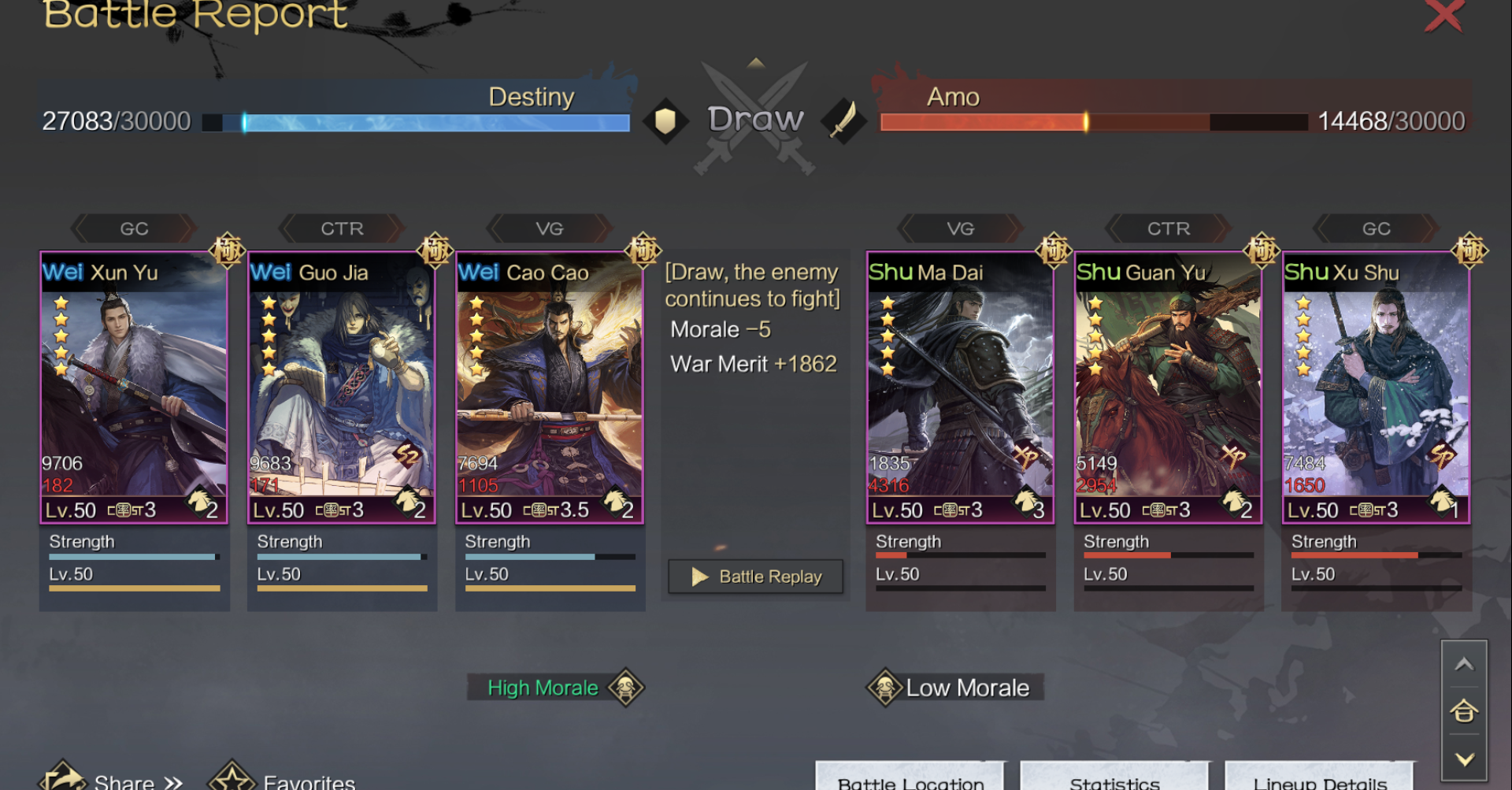Click the home icon between the arrows
The image size is (1512, 790).
[x=1464, y=711]
